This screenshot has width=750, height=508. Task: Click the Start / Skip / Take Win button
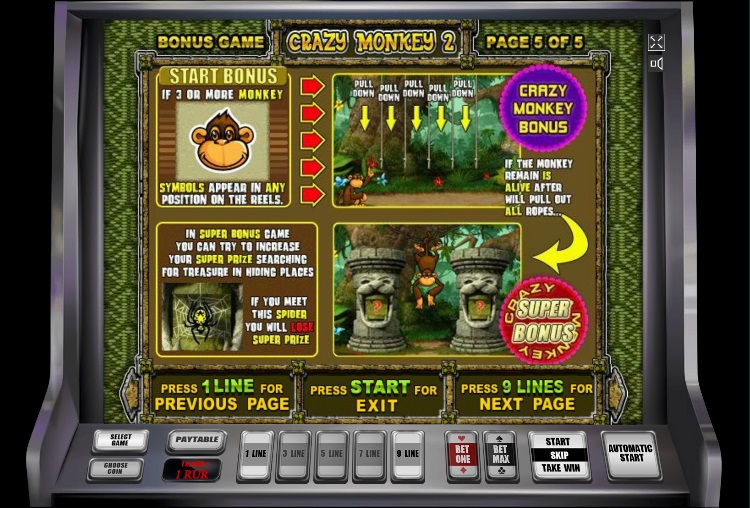point(558,455)
